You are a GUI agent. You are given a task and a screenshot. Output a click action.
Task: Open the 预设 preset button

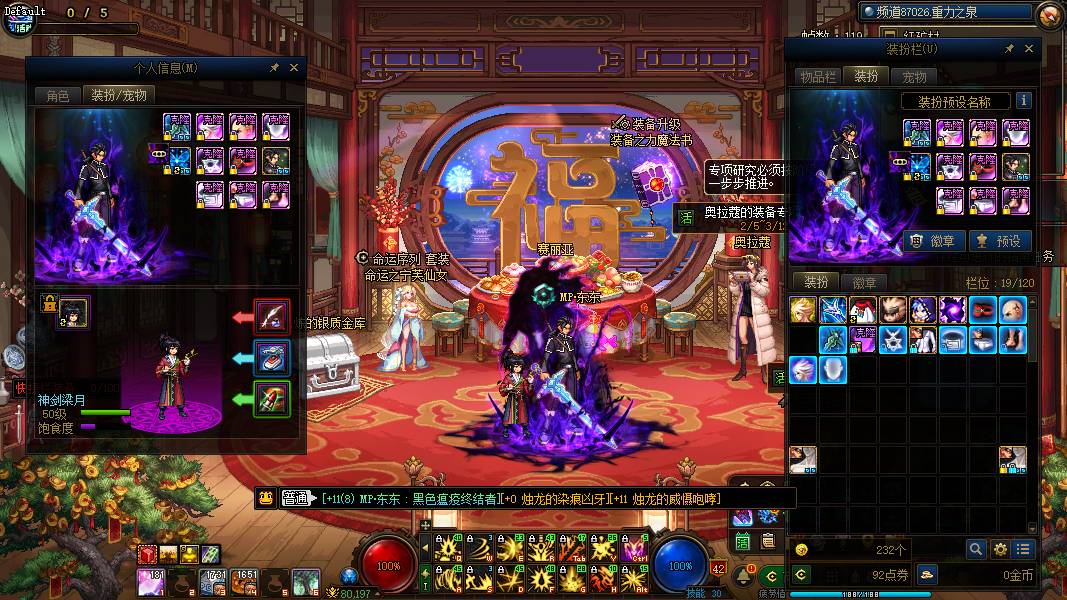pyautogui.click(x=999, y=241)
